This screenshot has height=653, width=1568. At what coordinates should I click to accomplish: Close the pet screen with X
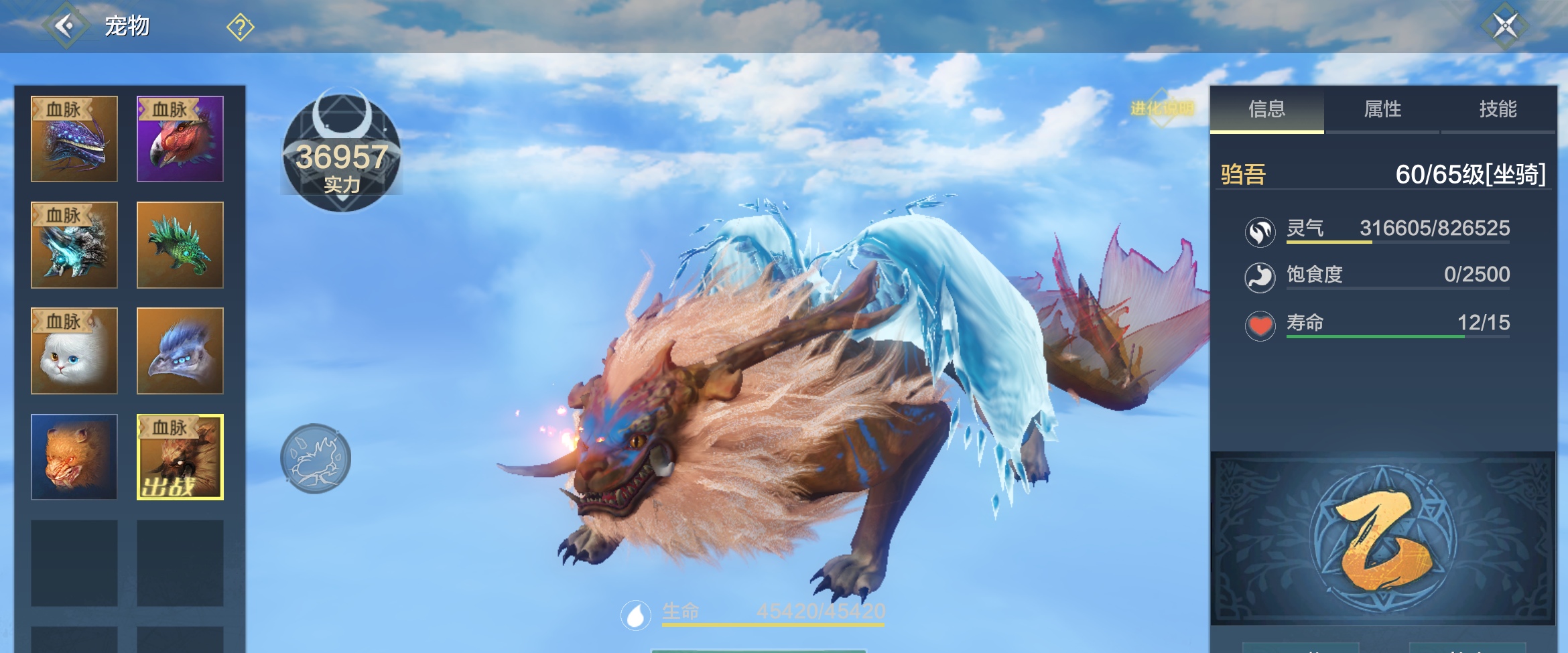(x=1505, y=27)
